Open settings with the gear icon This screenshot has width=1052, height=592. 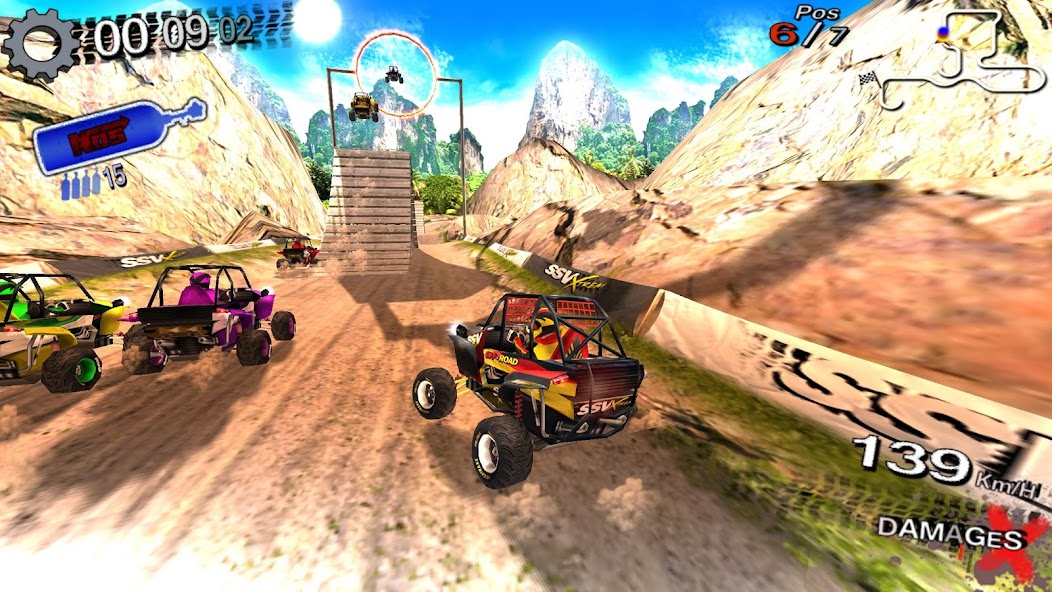point(40,45)
